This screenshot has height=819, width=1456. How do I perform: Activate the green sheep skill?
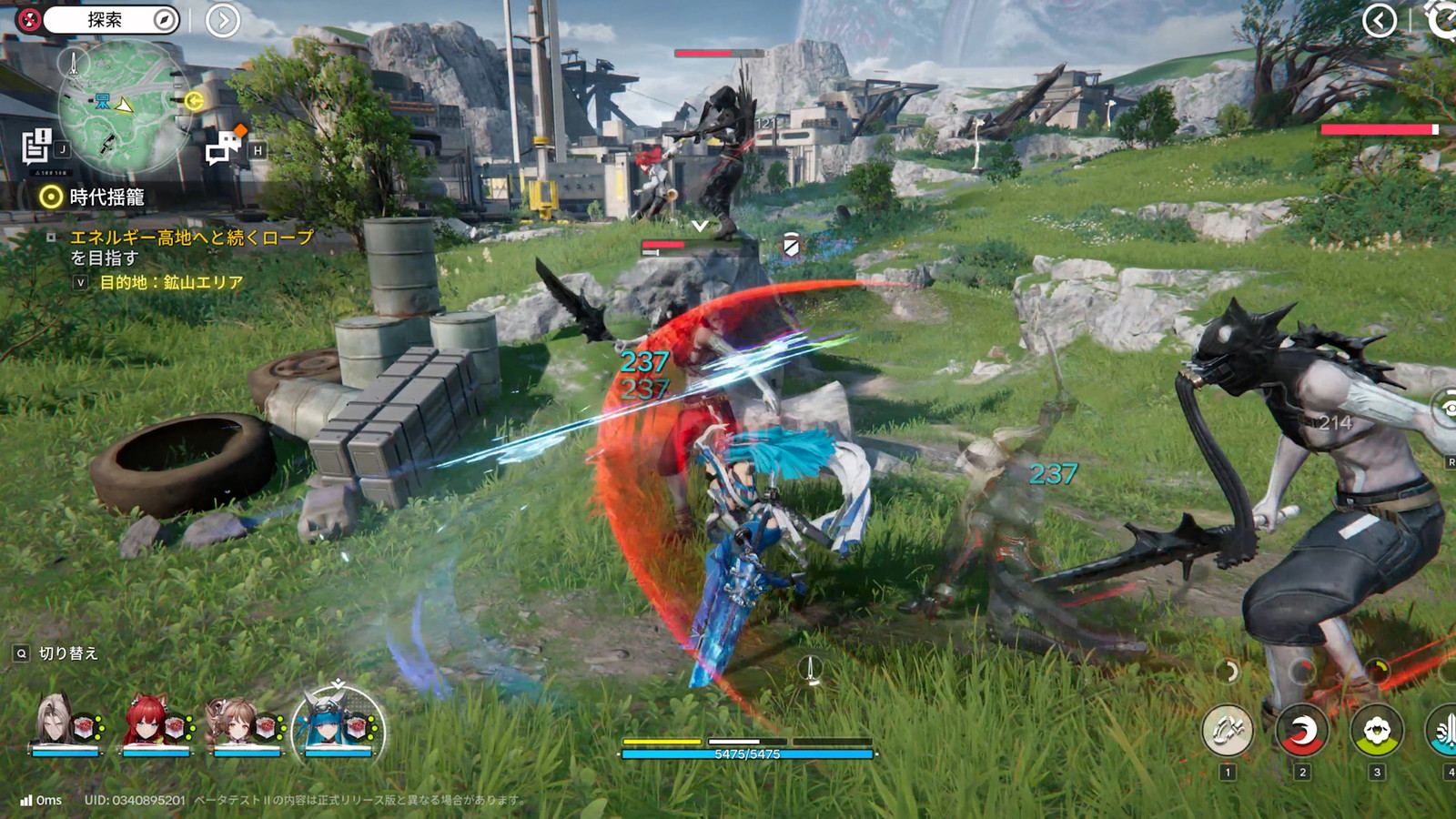click(1376, 731)
